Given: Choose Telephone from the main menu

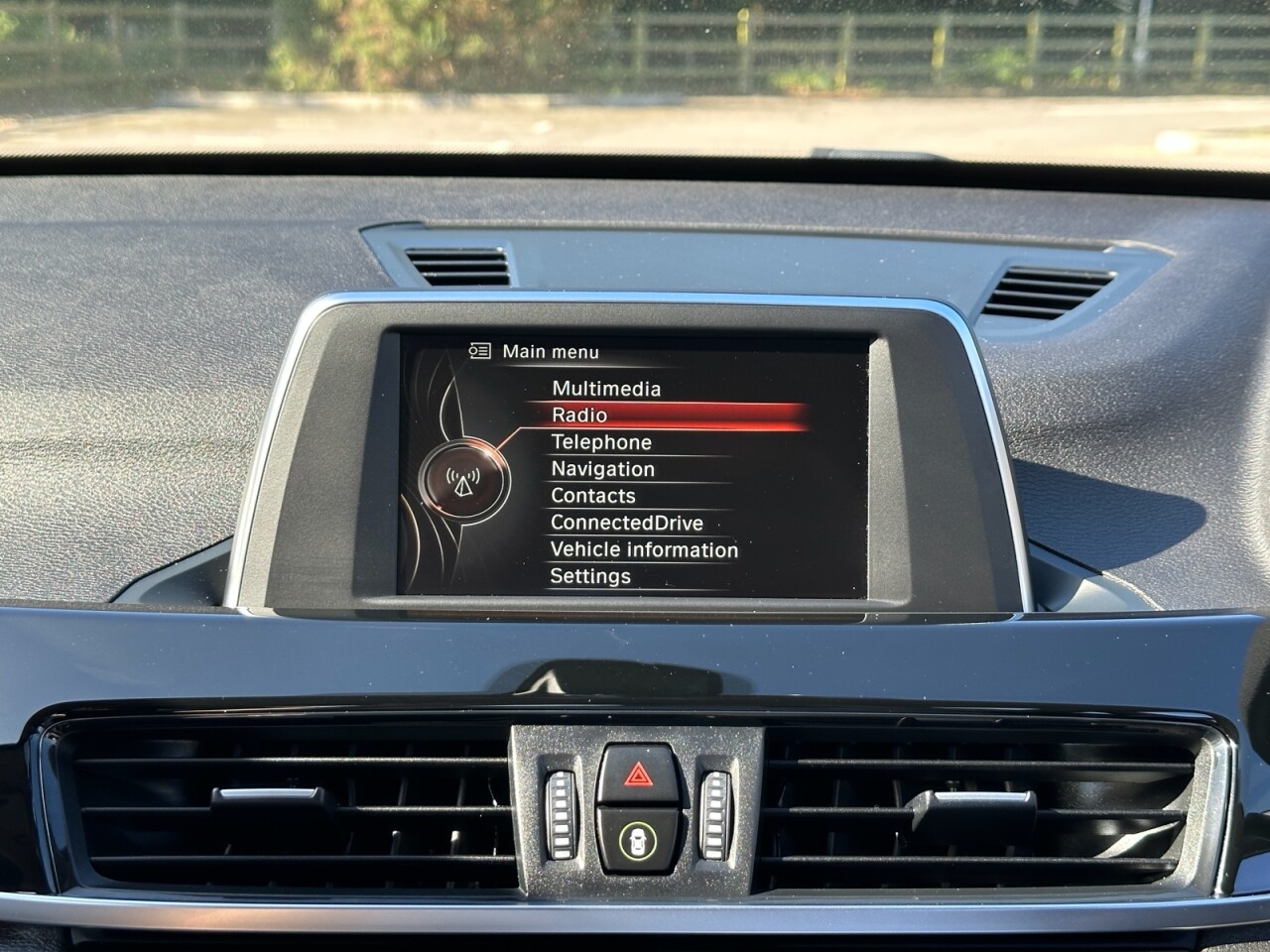Looking at the screenshot, I should pos(601,442).
